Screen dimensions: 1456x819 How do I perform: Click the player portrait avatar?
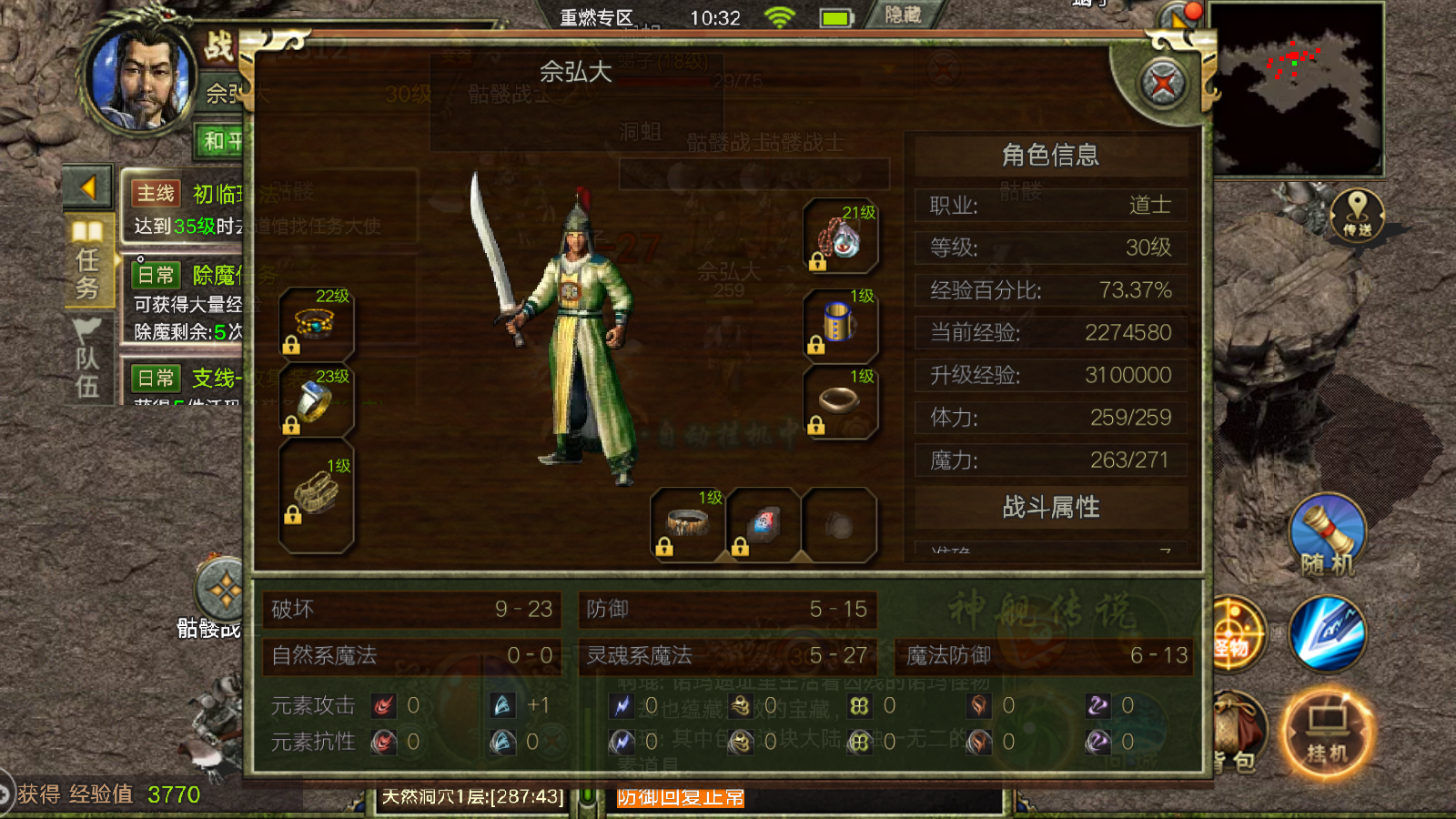pos(141,77)
